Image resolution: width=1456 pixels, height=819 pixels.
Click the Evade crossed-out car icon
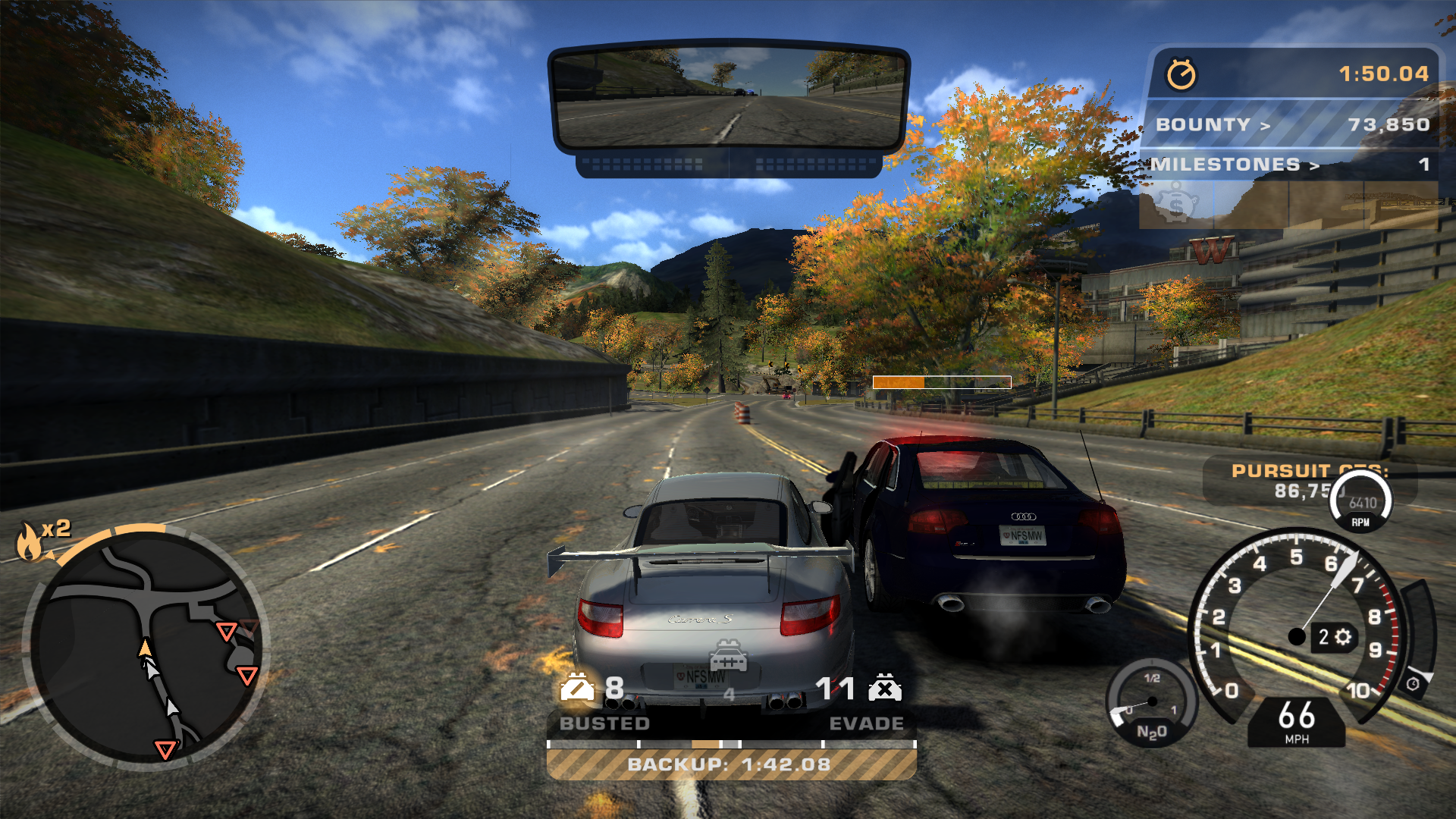pos(885,687)
